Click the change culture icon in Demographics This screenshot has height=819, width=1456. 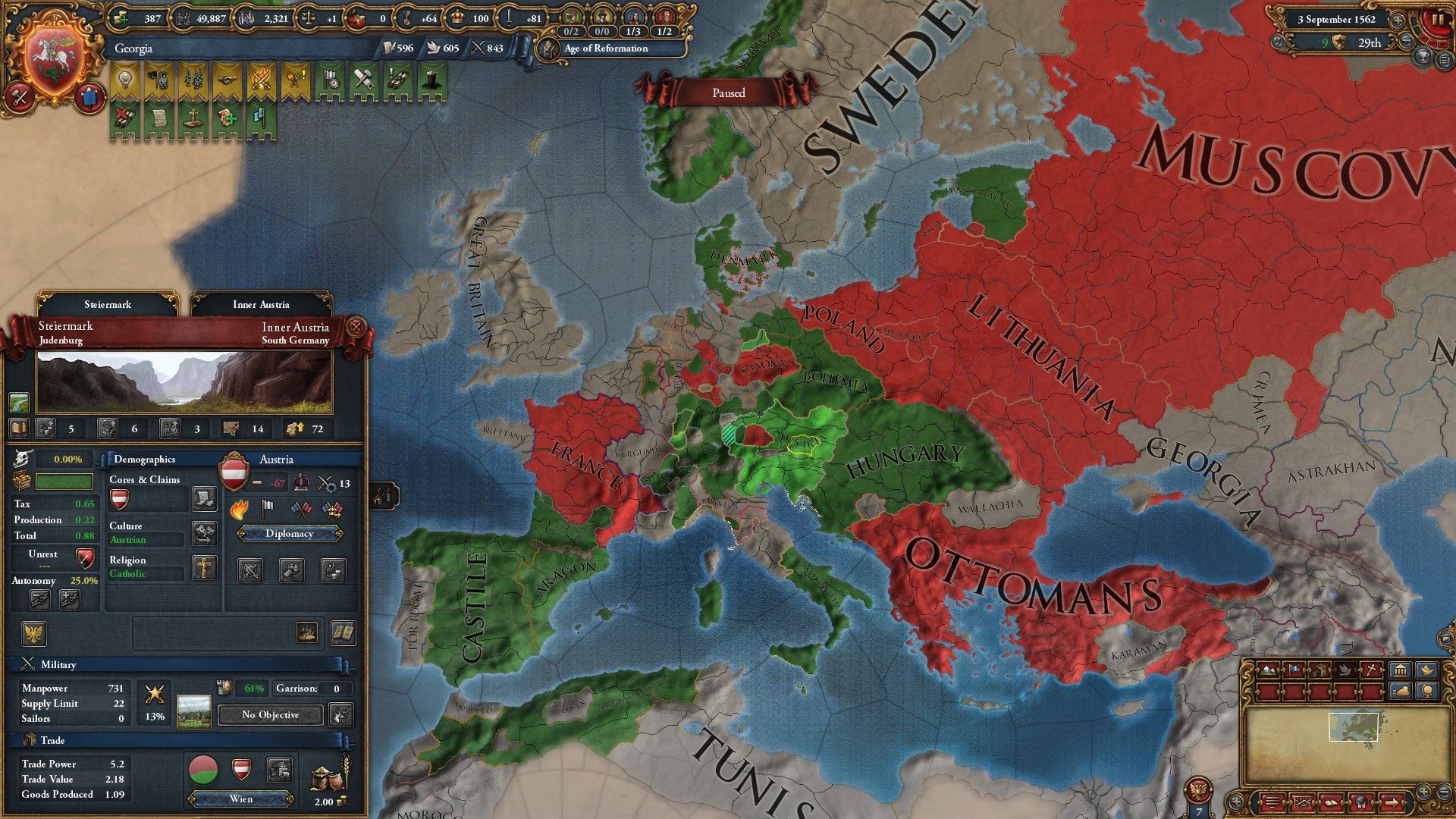coord(203,533)
